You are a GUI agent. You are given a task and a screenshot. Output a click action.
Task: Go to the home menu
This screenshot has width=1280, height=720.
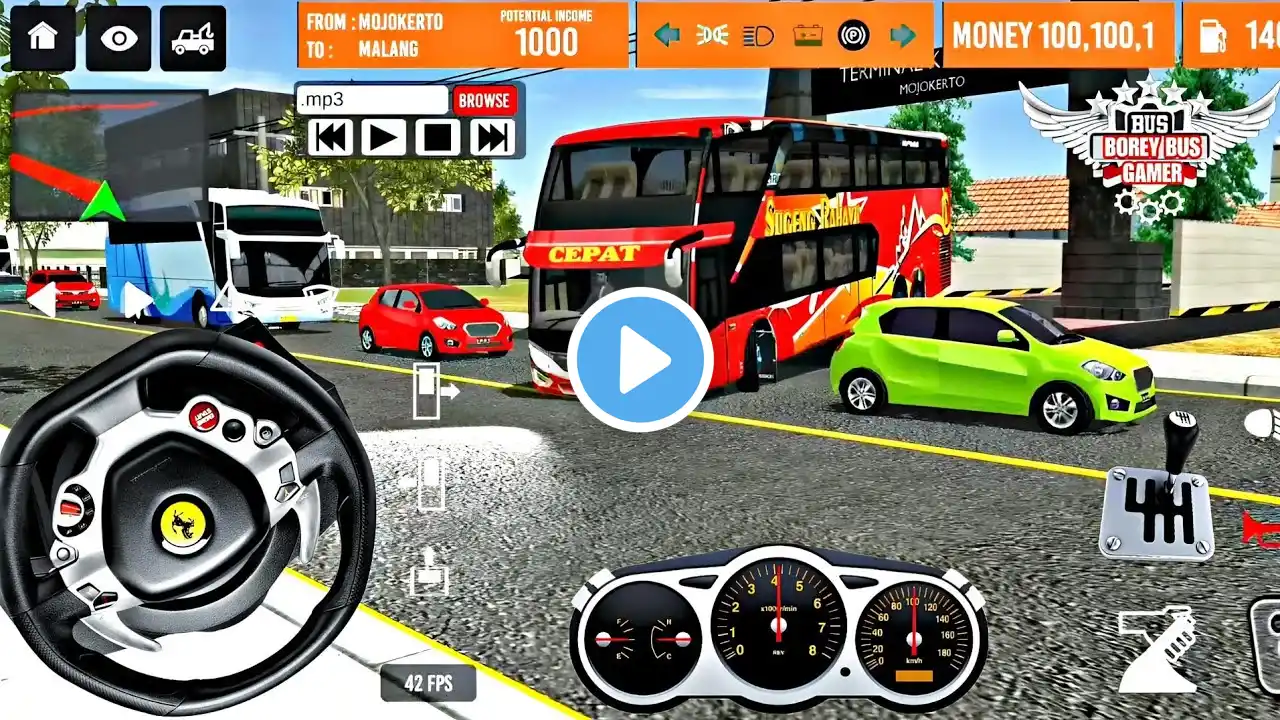(42, 38)
